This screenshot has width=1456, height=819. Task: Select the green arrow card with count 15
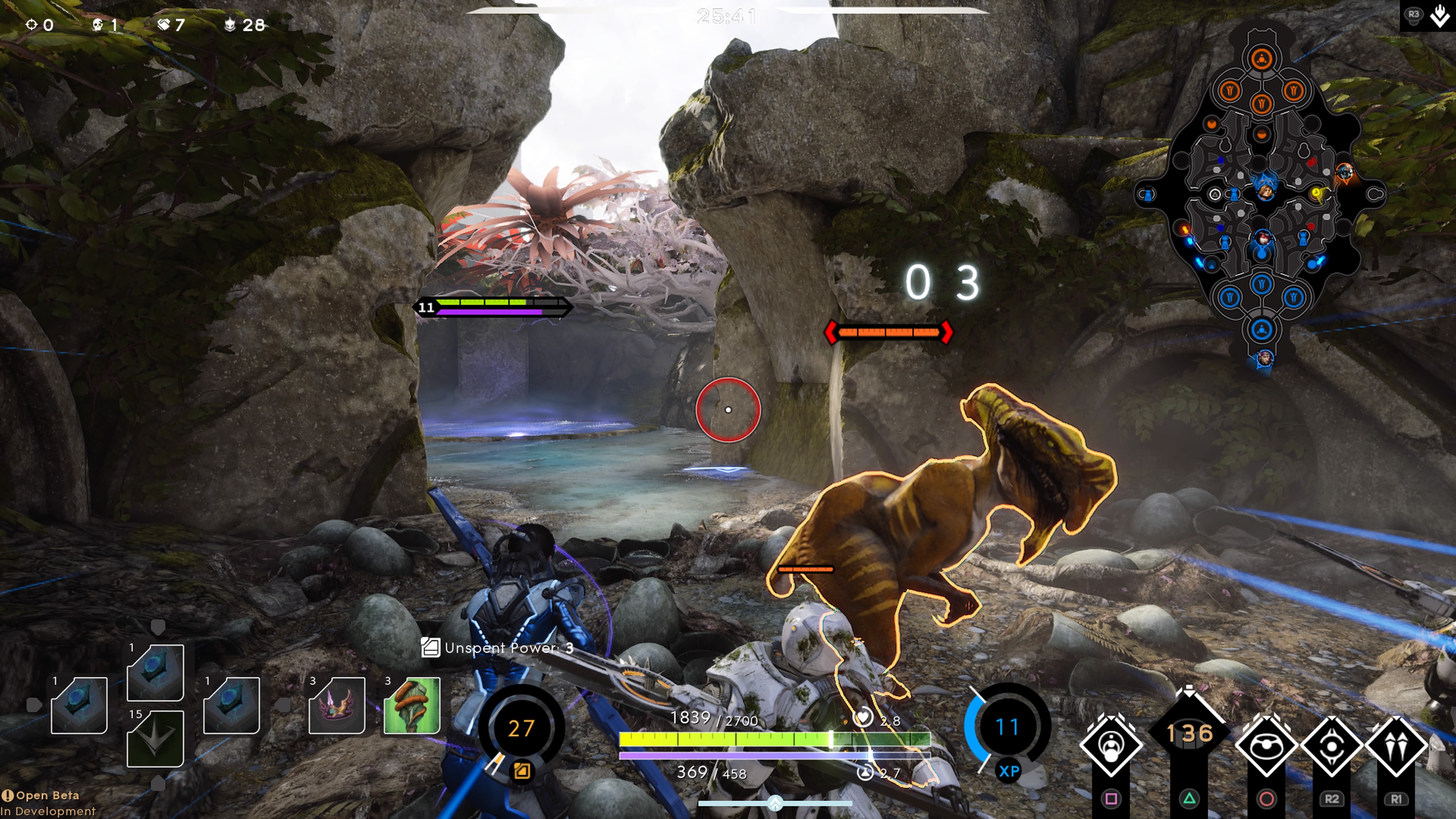coord(155,738)
